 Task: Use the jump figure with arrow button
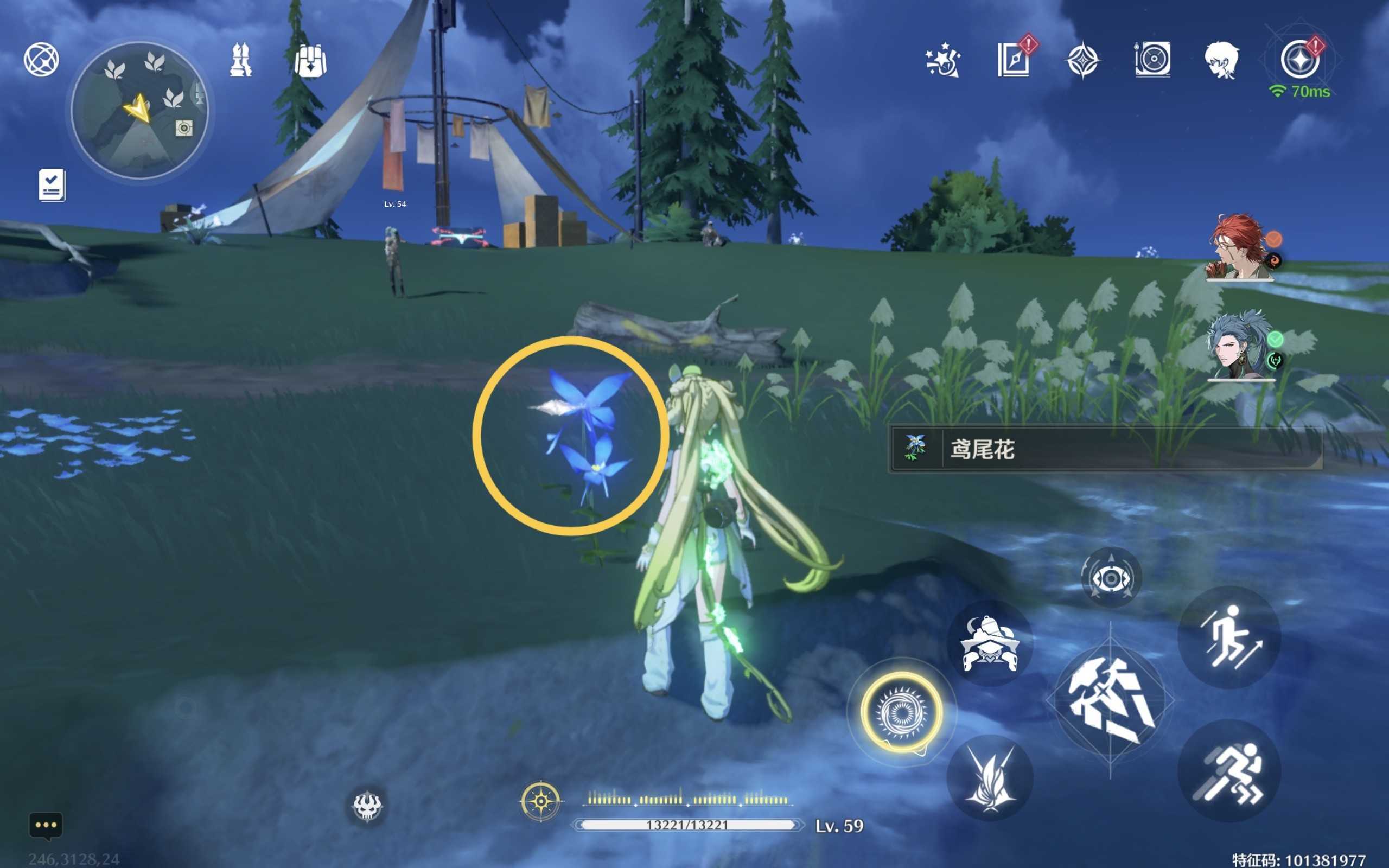(x=1229, y=637)
